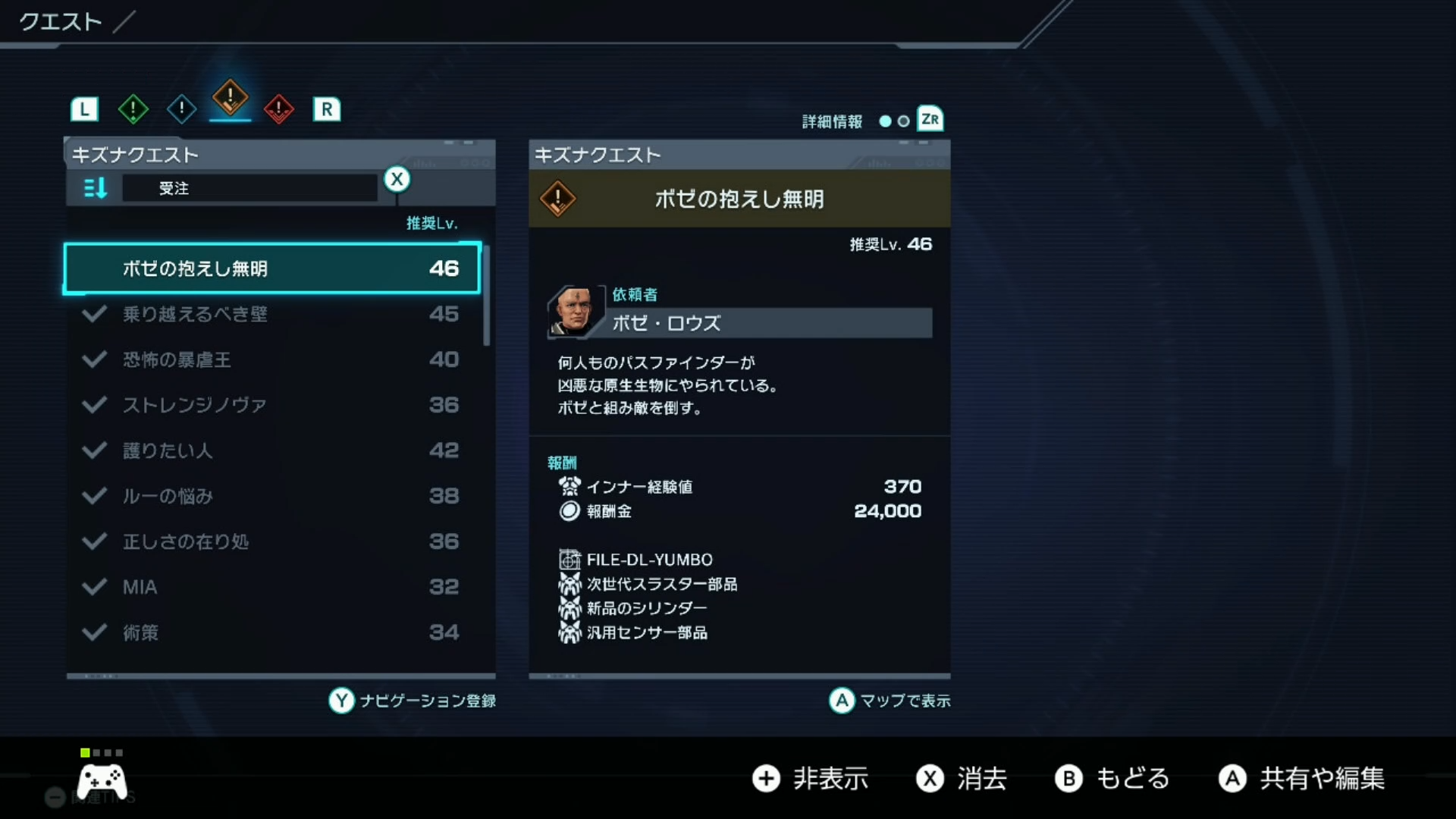Select the quest 術策
This screenshot has height=819, width=1456.
click(x=271, y=632)
